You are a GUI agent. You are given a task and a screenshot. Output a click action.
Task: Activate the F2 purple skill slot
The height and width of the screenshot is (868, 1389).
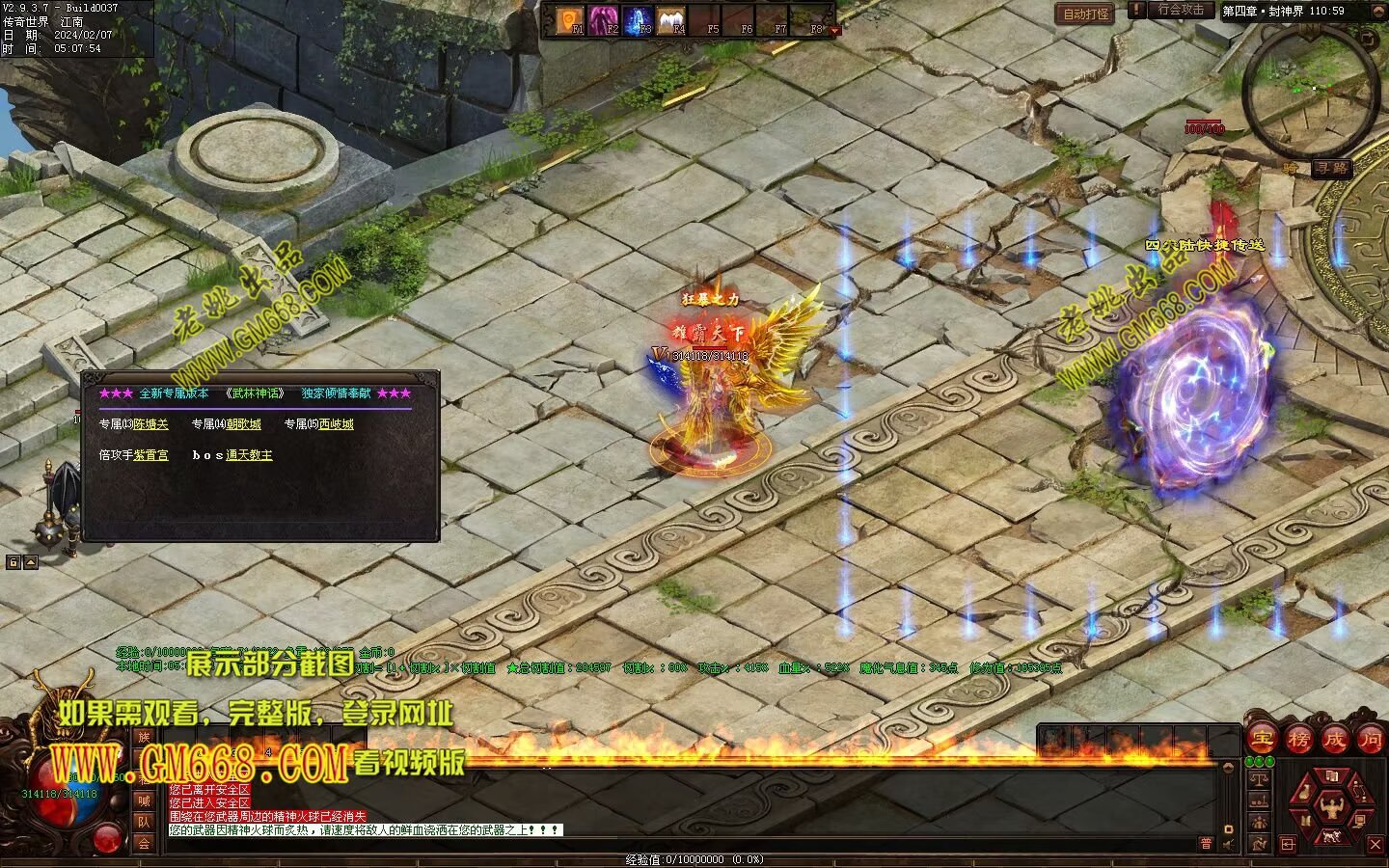(x=605, y=19)
